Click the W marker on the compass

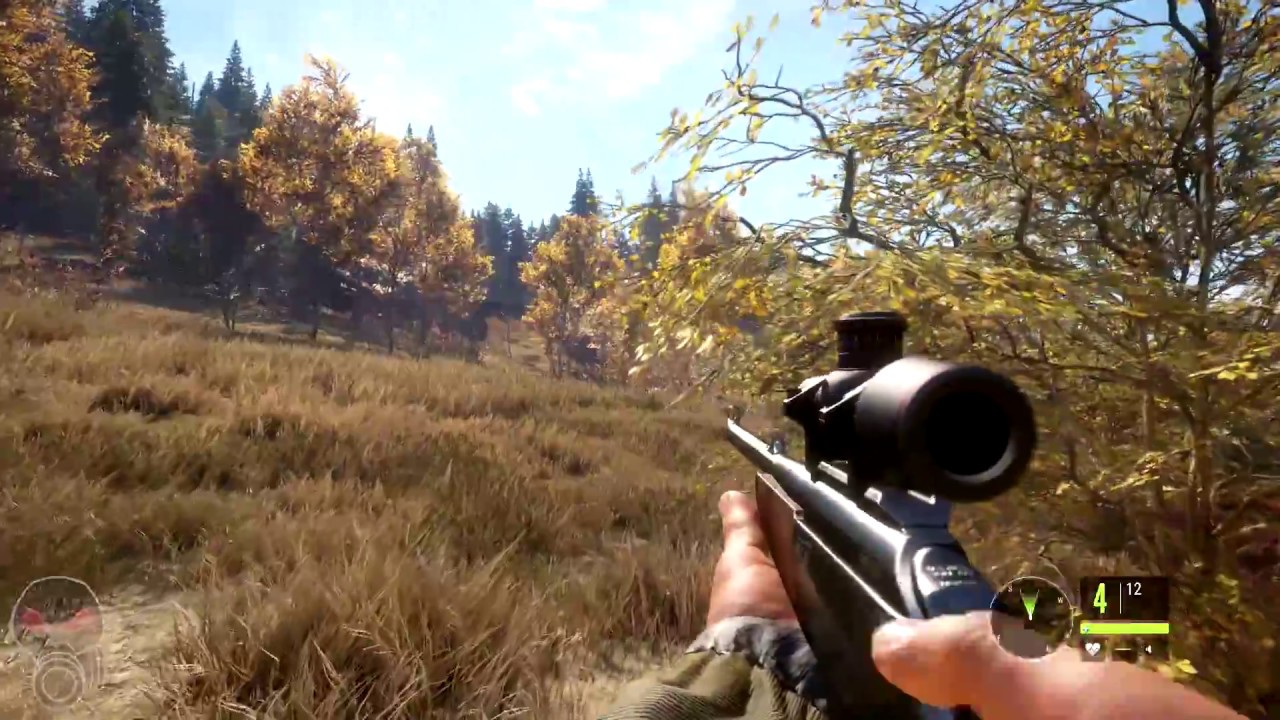pyautogui.click(x=1062, y=600)
